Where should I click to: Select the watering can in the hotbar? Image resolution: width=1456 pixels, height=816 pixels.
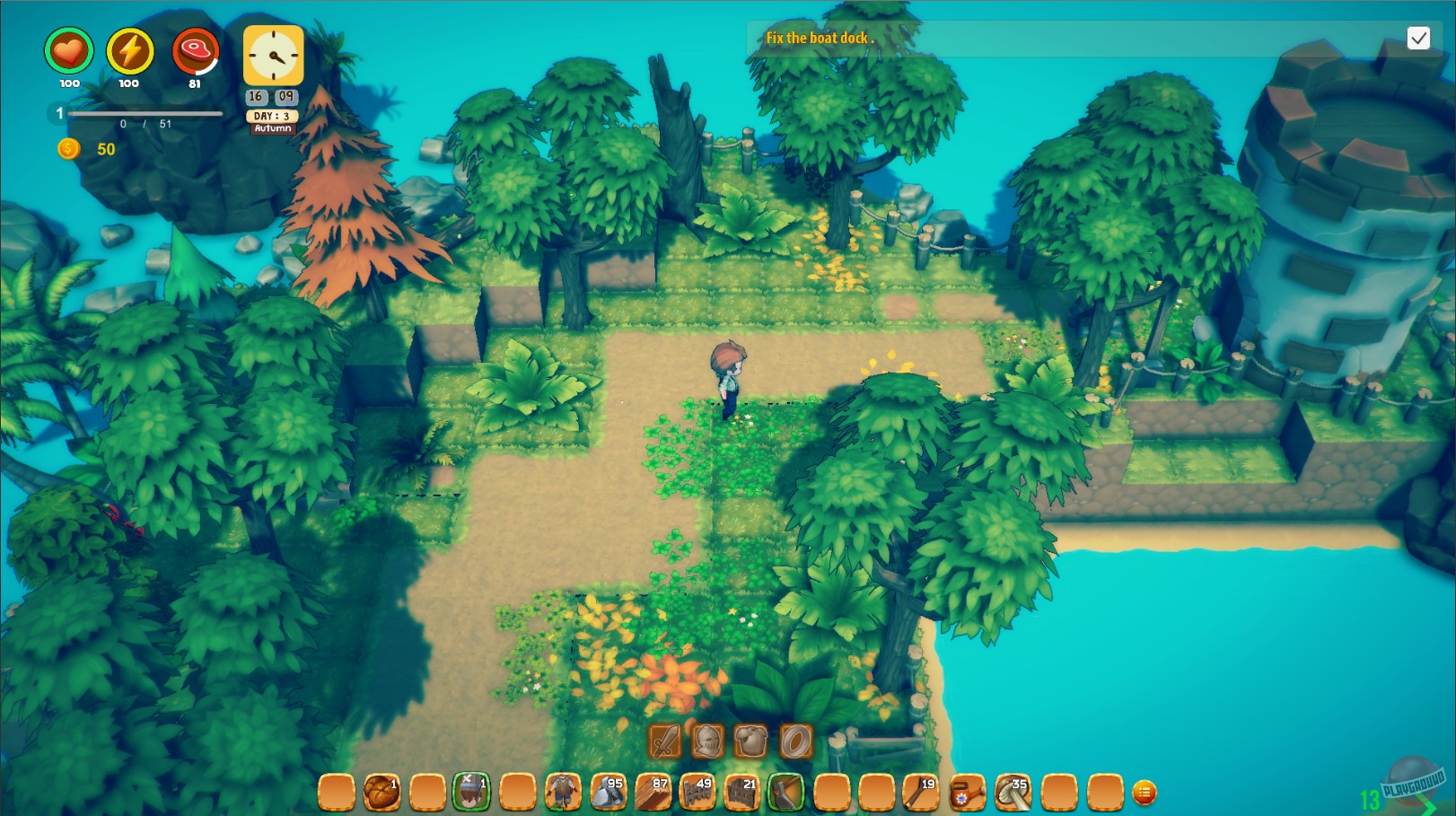(968, 790)
